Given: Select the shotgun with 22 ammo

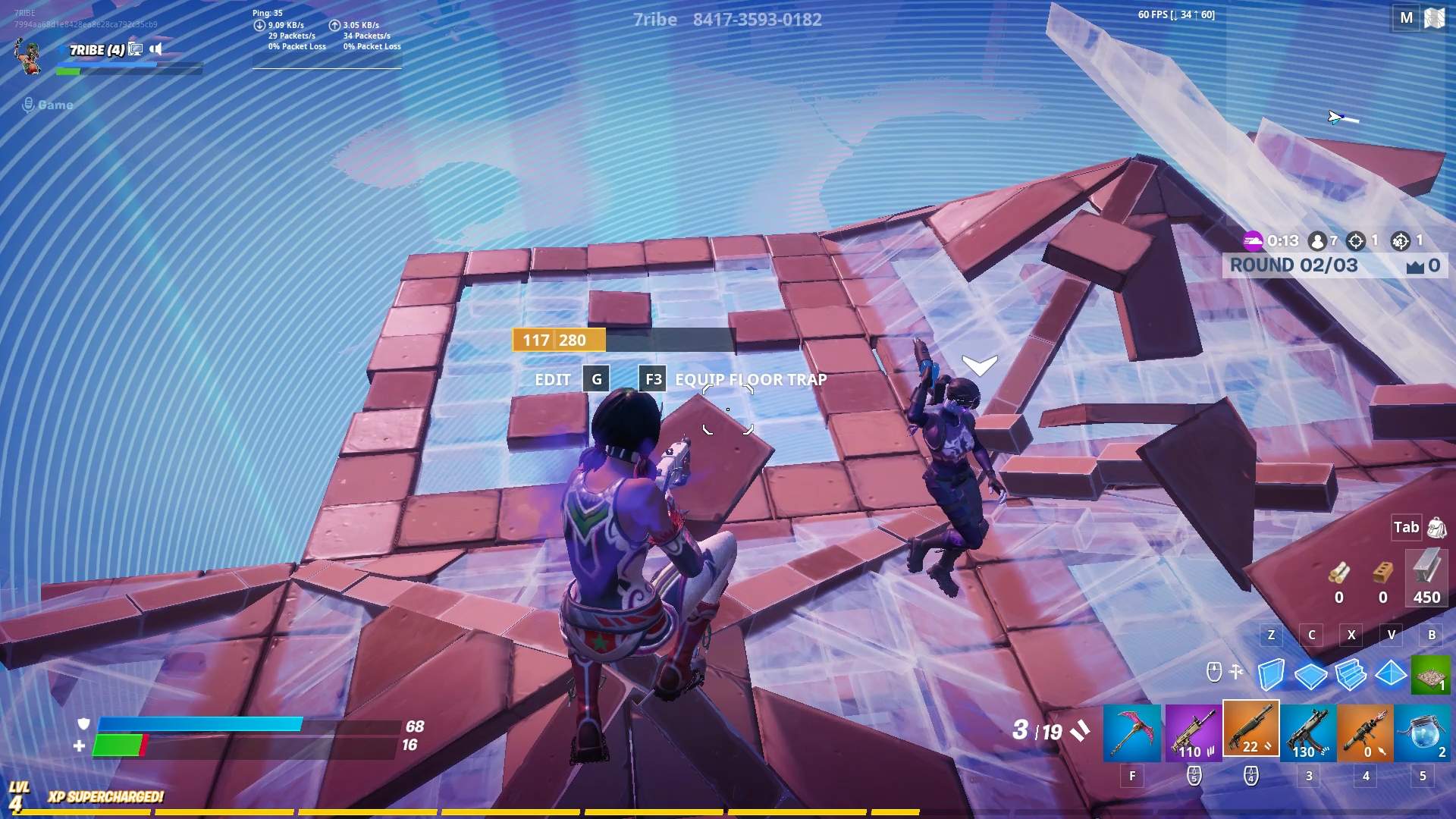Looking at the screenshot, I should coord(1250,730).
